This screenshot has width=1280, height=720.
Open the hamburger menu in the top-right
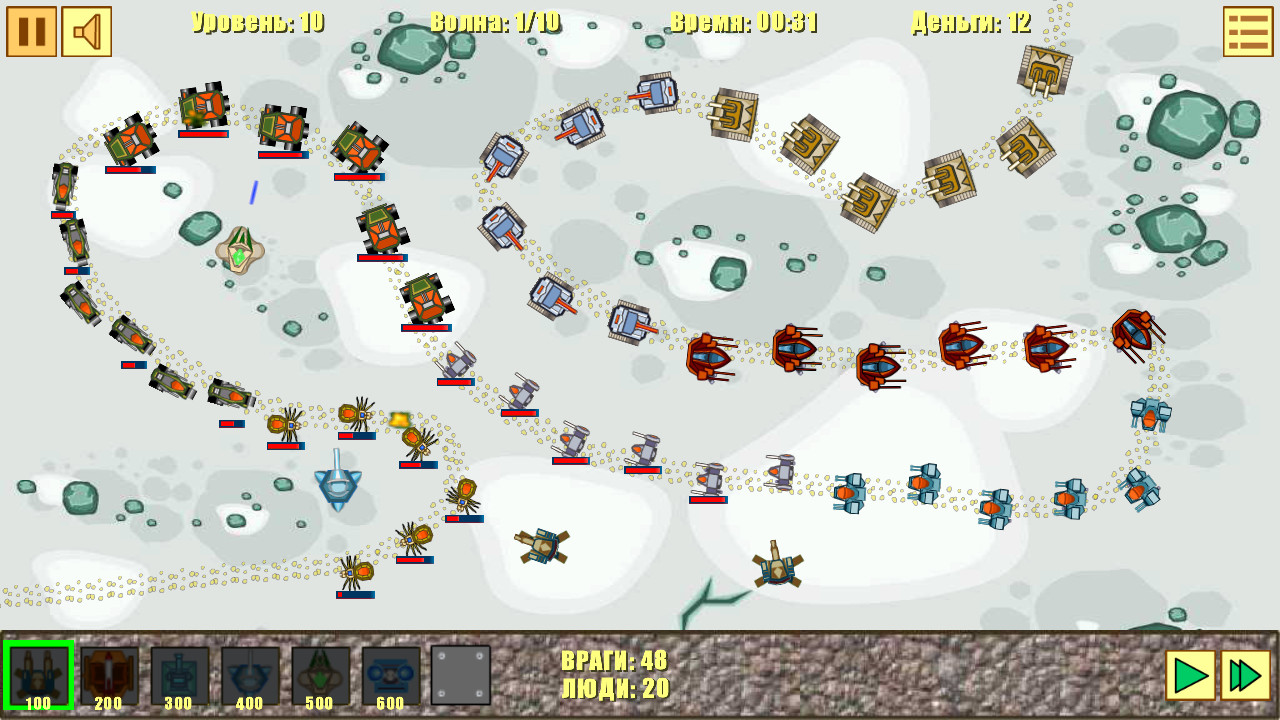(x=1248, y=31)
